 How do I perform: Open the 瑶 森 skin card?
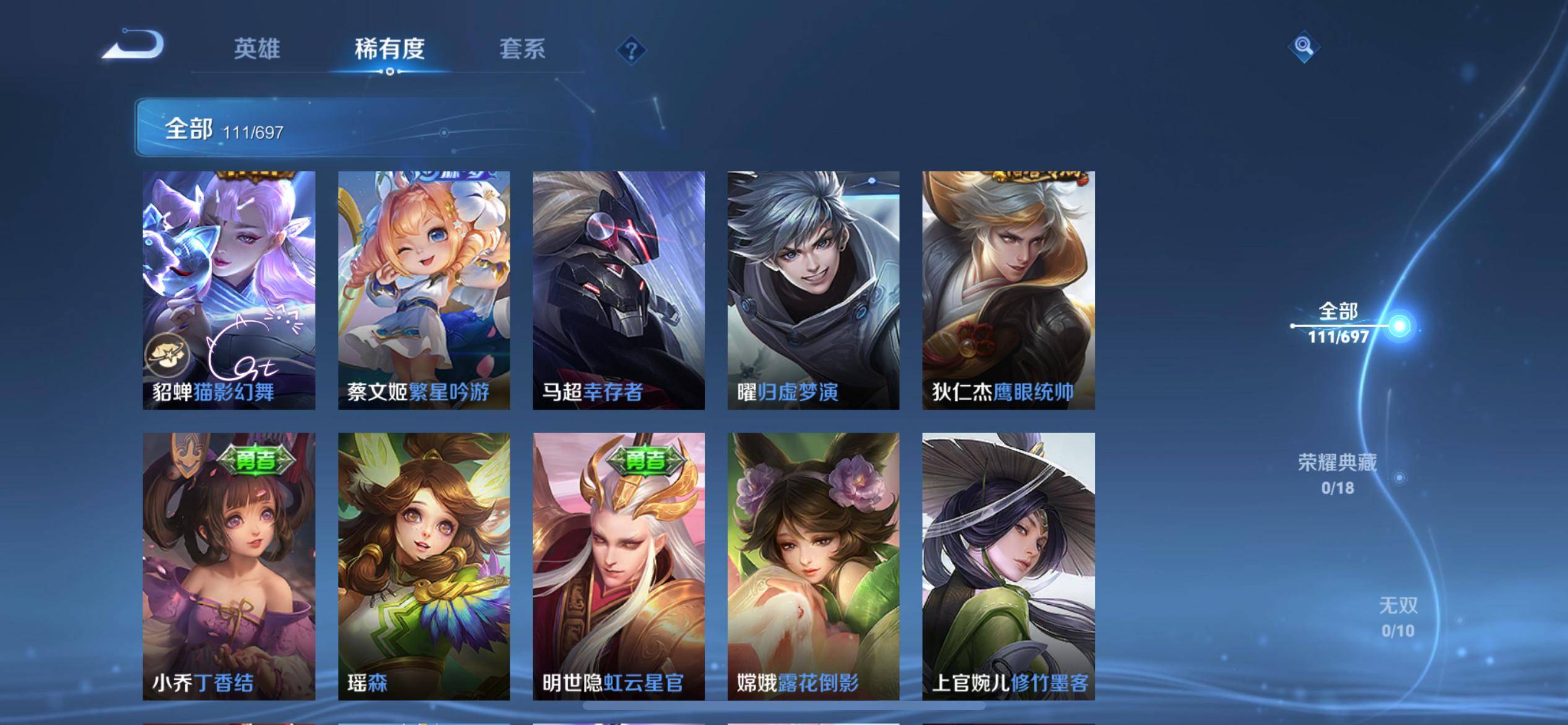[x=424, y=566]
